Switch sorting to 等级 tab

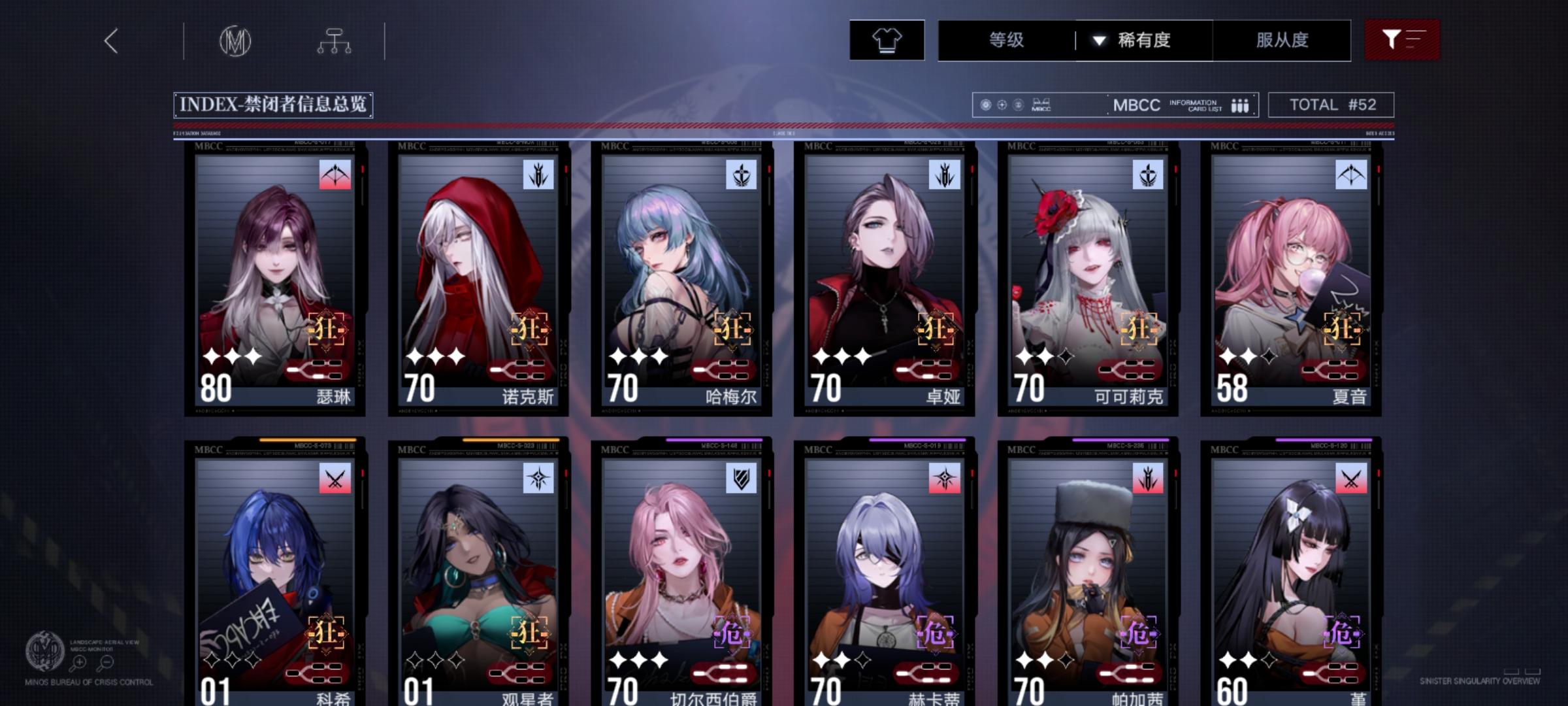[x=1007, y=41]
